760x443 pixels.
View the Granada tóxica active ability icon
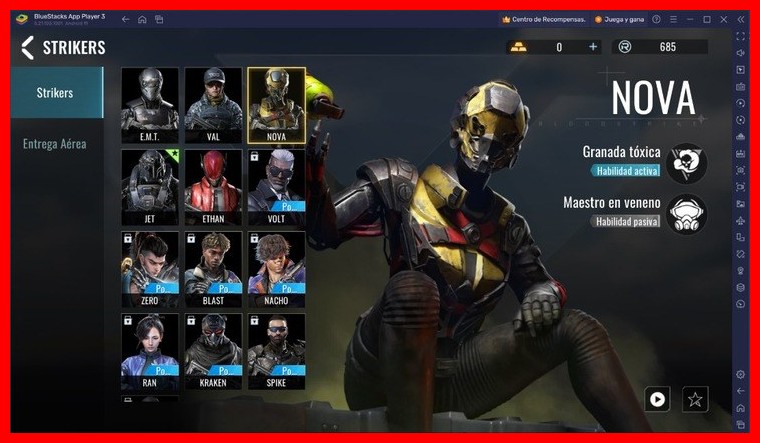tap(687, 162)
